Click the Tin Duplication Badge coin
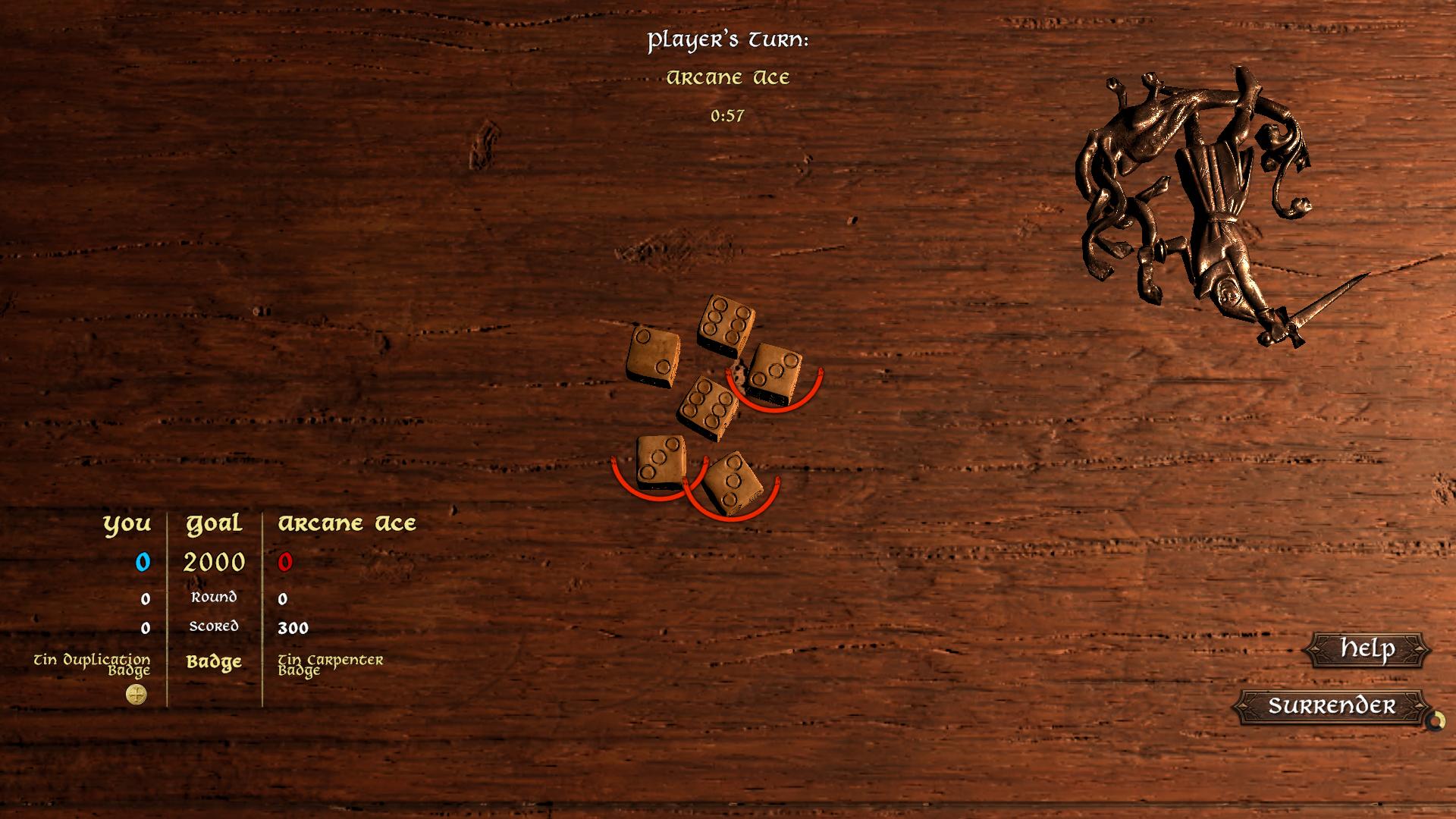Screen dimensions: 1456x819 point(135,695)
